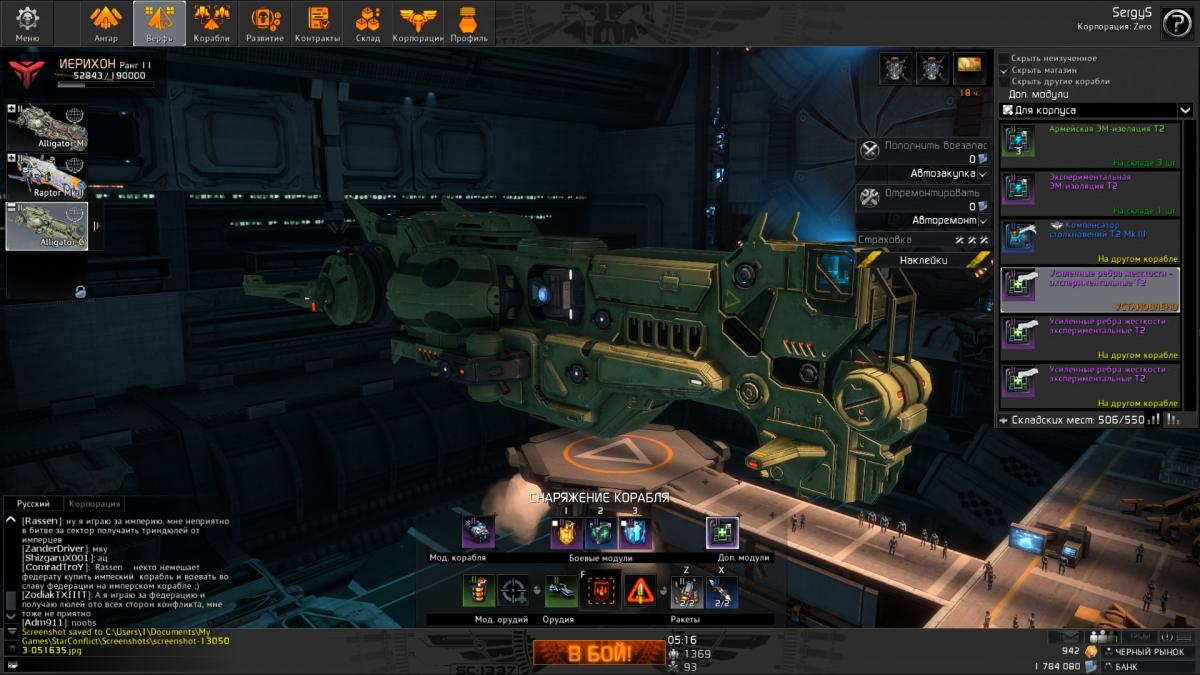
Task: Launch battle with В БОЙ! button
Action: click(599, 655)
